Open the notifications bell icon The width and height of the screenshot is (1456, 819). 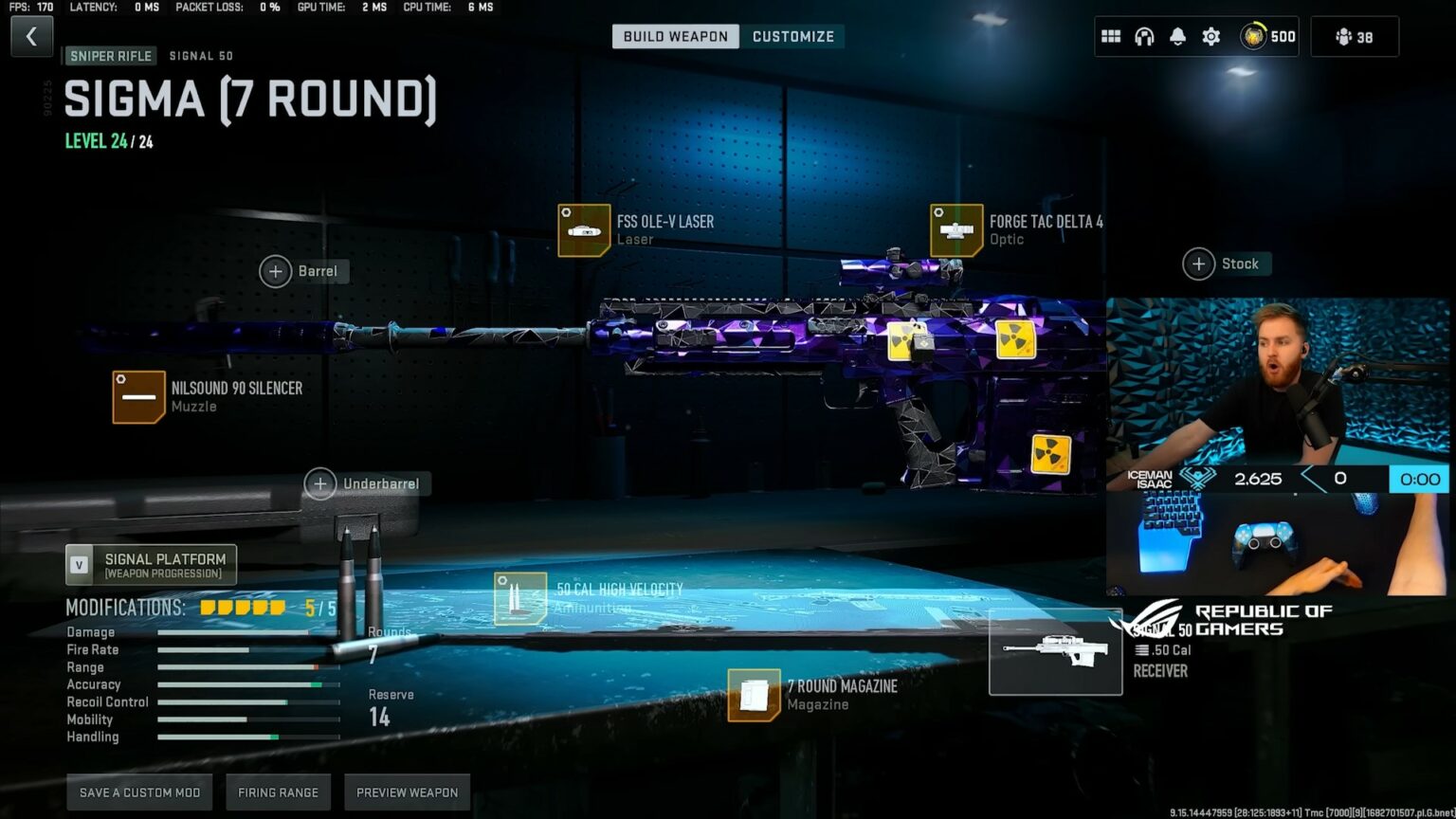pyautogui.click(x=1177, y=35)
